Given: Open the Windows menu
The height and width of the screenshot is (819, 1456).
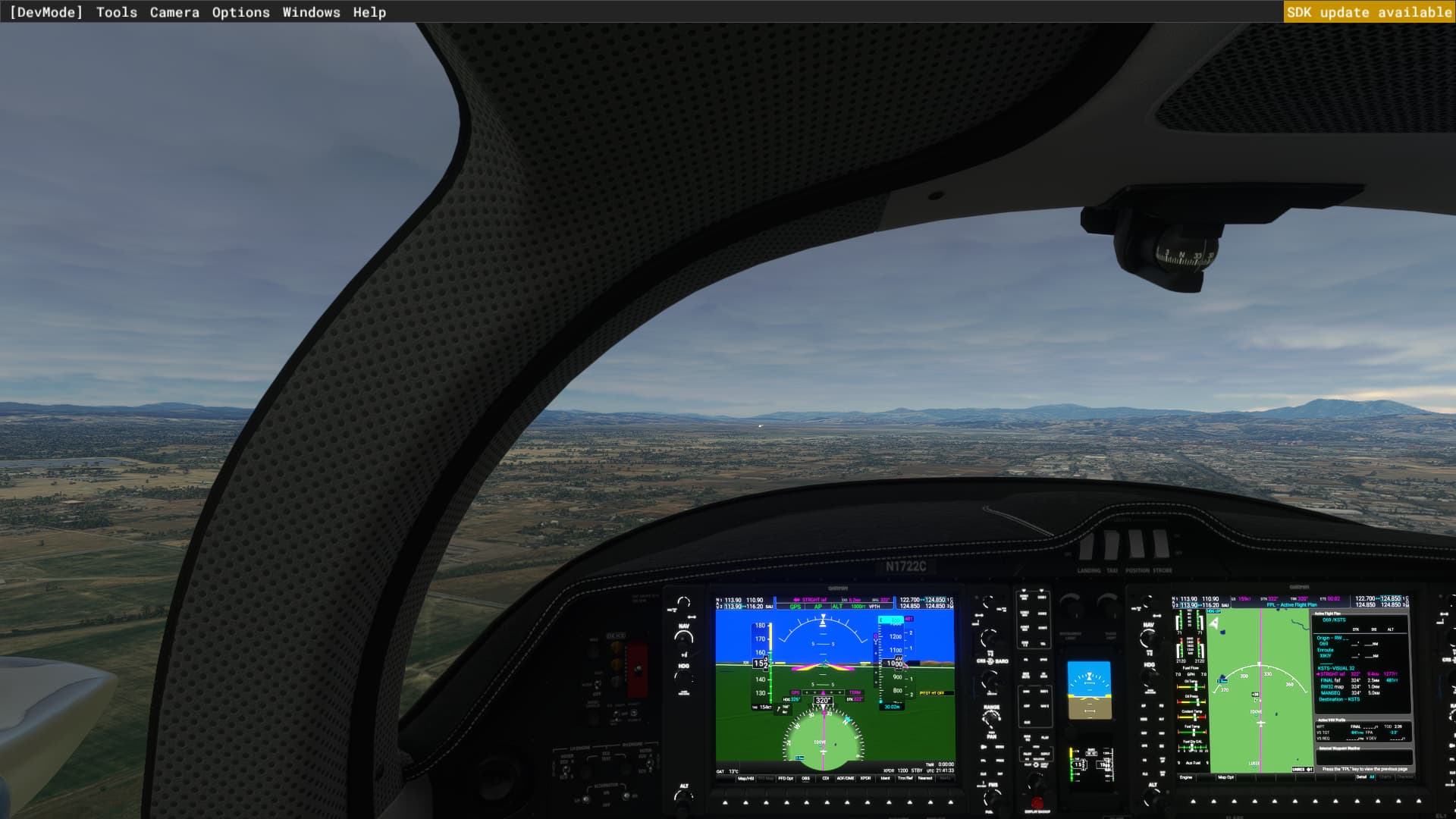Looking at the screenshot, I should pos(311,11).
